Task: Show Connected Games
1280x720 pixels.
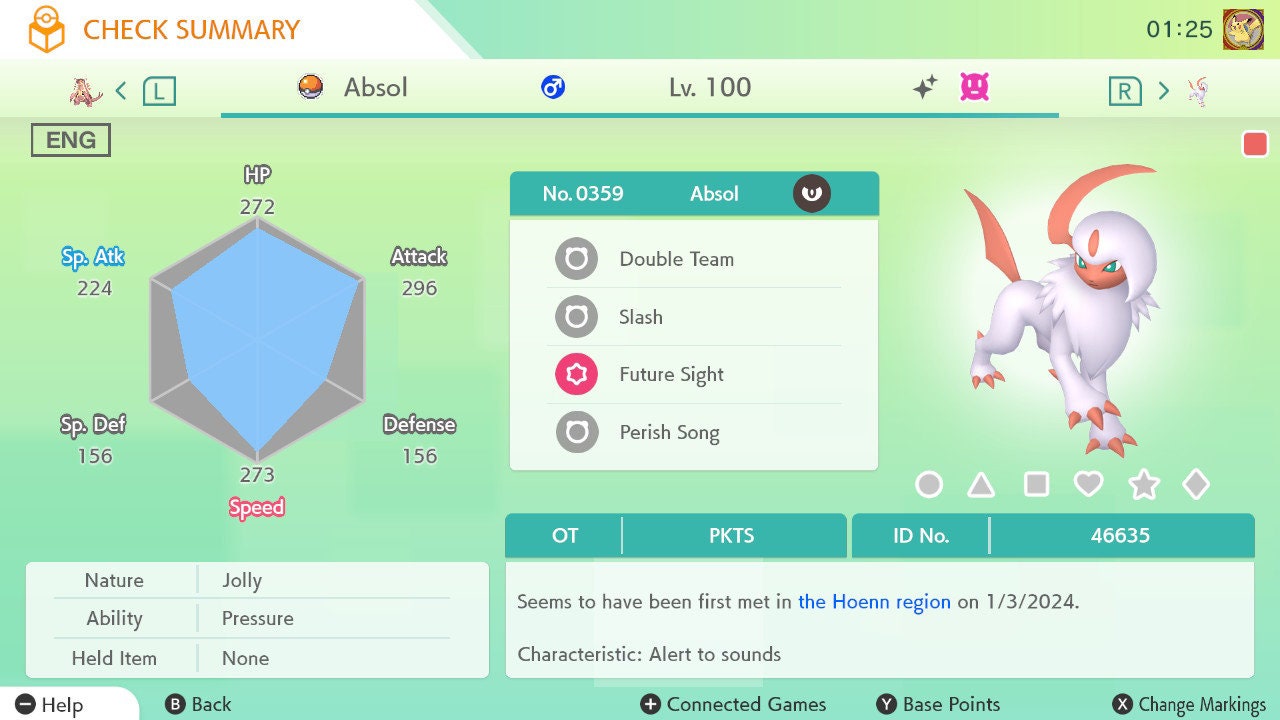Action: pyautogui.click(x=734, y=705)
